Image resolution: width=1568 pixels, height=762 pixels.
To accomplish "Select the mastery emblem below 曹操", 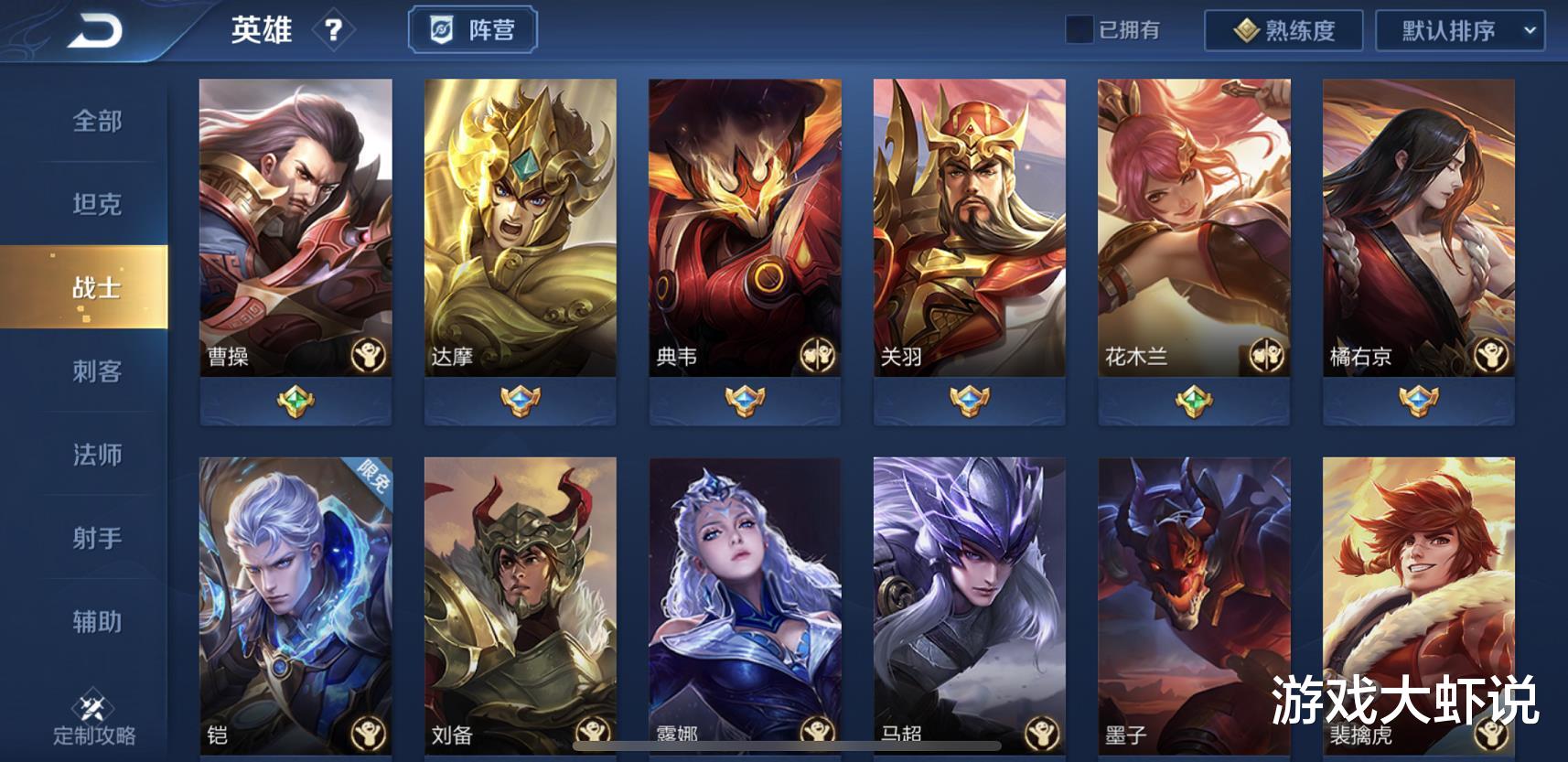I will pos(295,398).
